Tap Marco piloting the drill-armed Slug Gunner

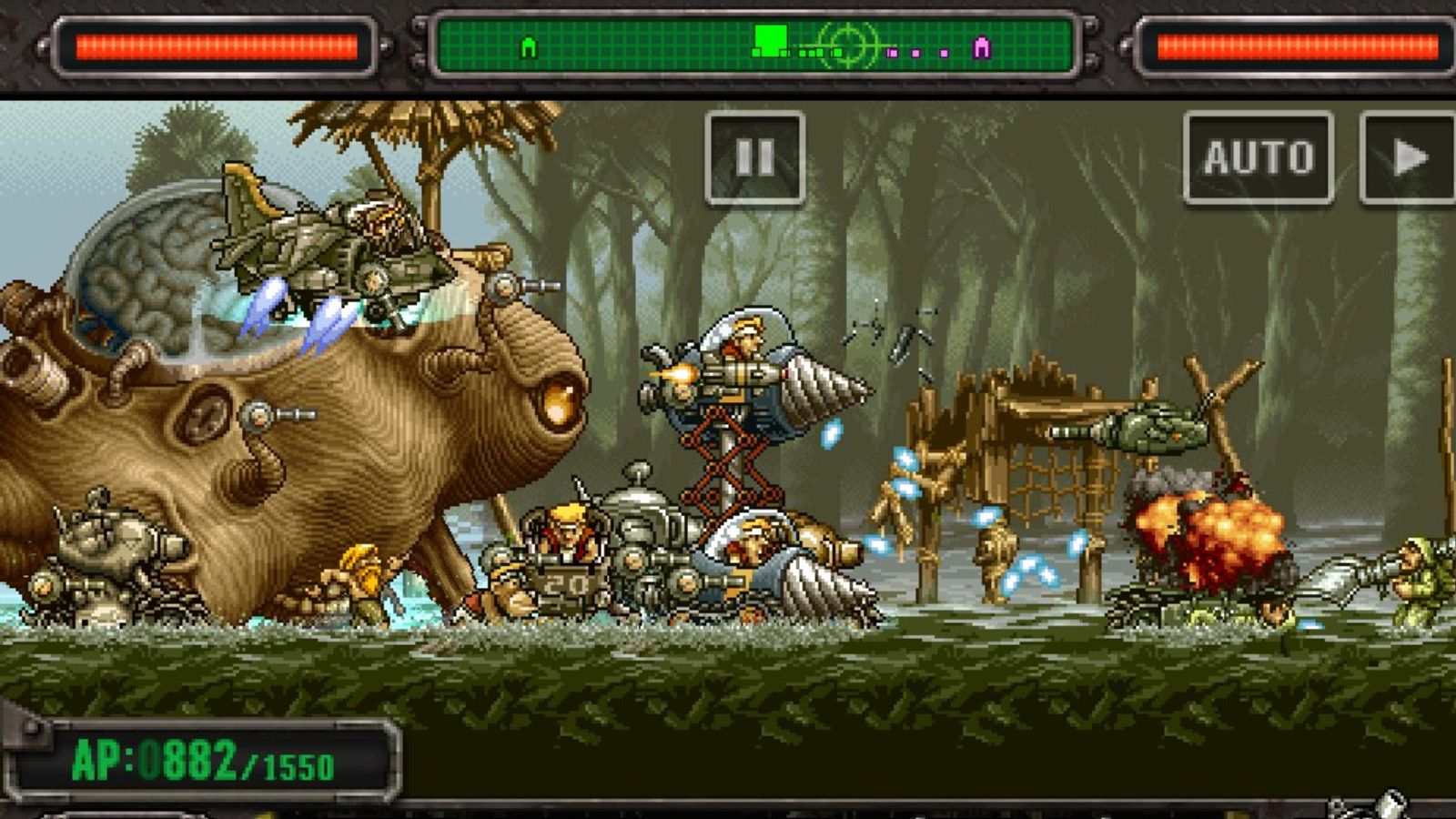[x=746, y=364]
